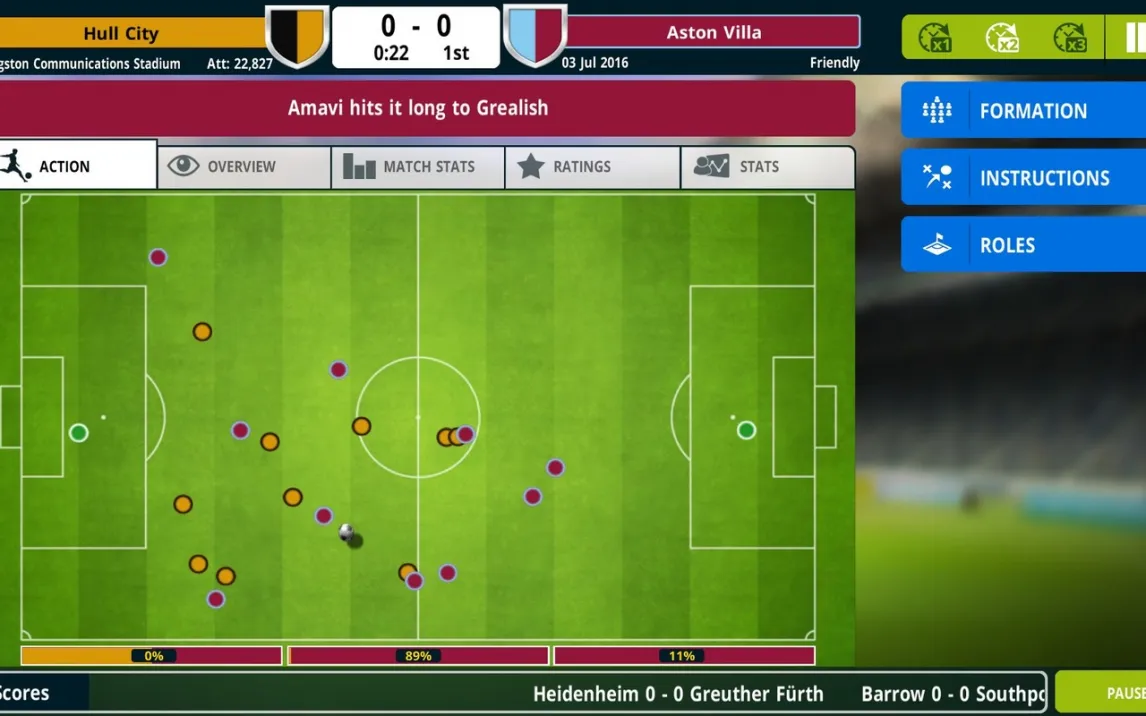
Task: Choose the Roles button
Action: (x=1023, y=245)
